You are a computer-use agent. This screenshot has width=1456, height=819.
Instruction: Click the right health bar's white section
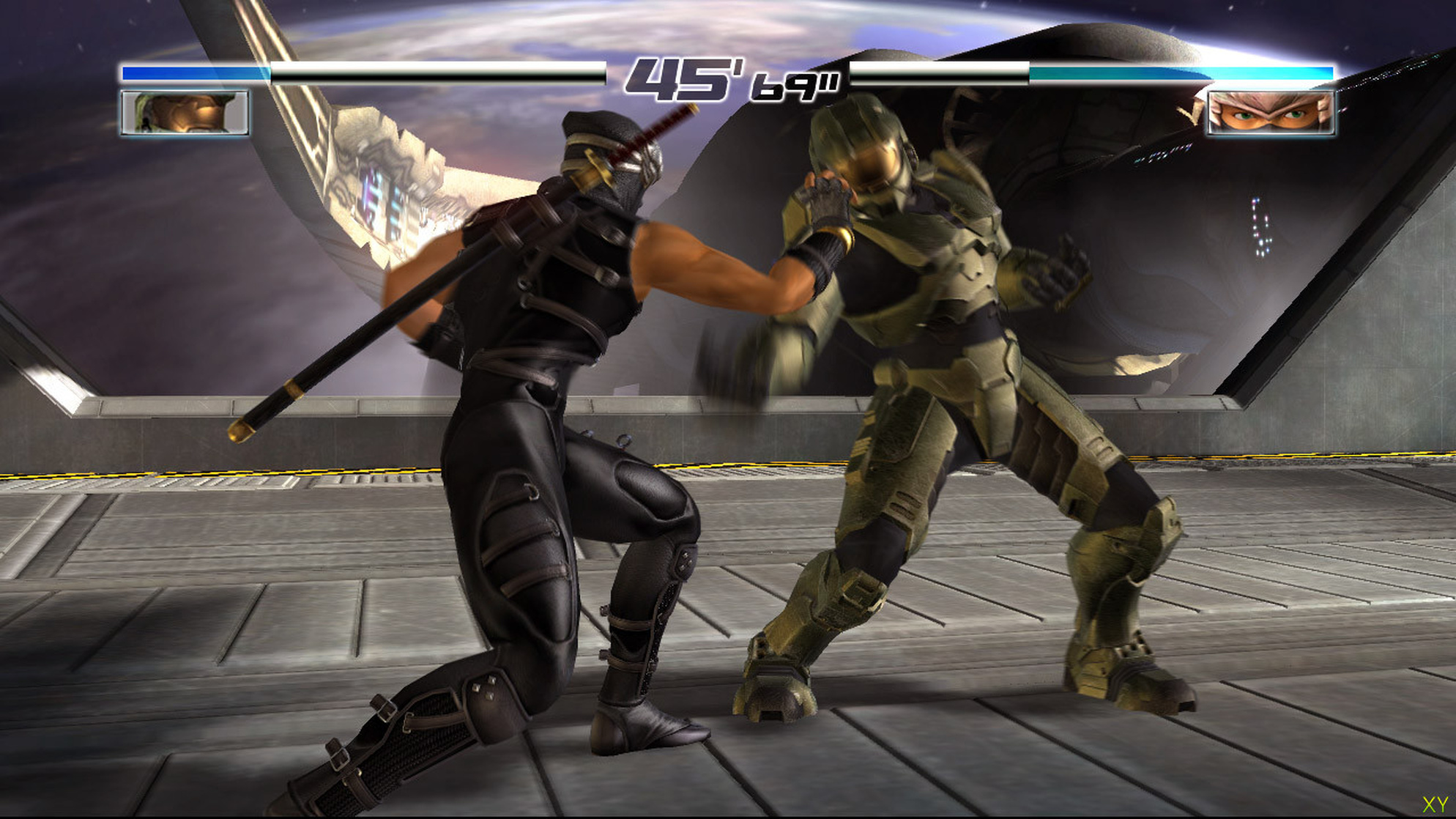930,73
